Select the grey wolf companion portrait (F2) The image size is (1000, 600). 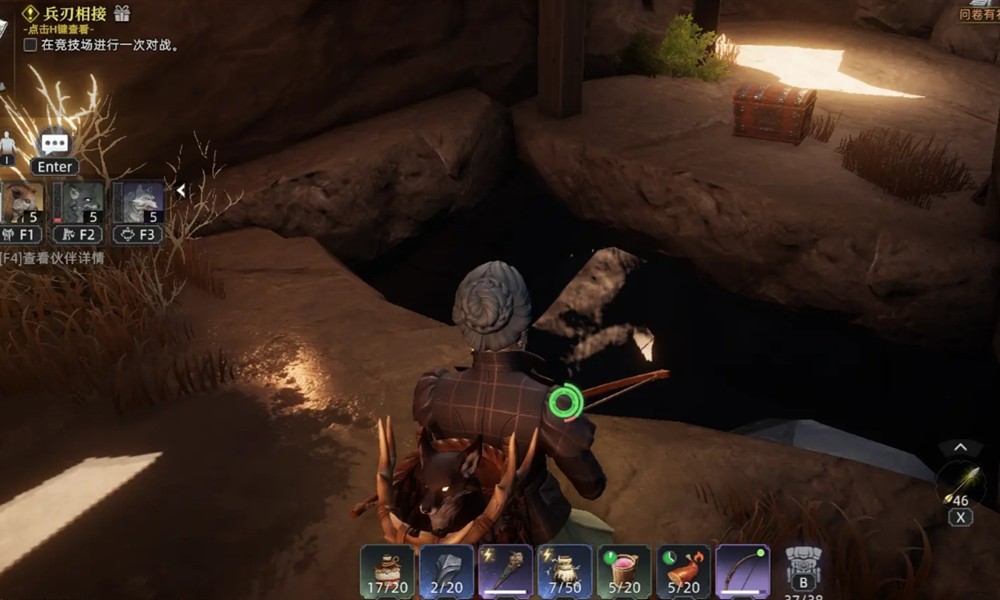(x=82, y=202)
